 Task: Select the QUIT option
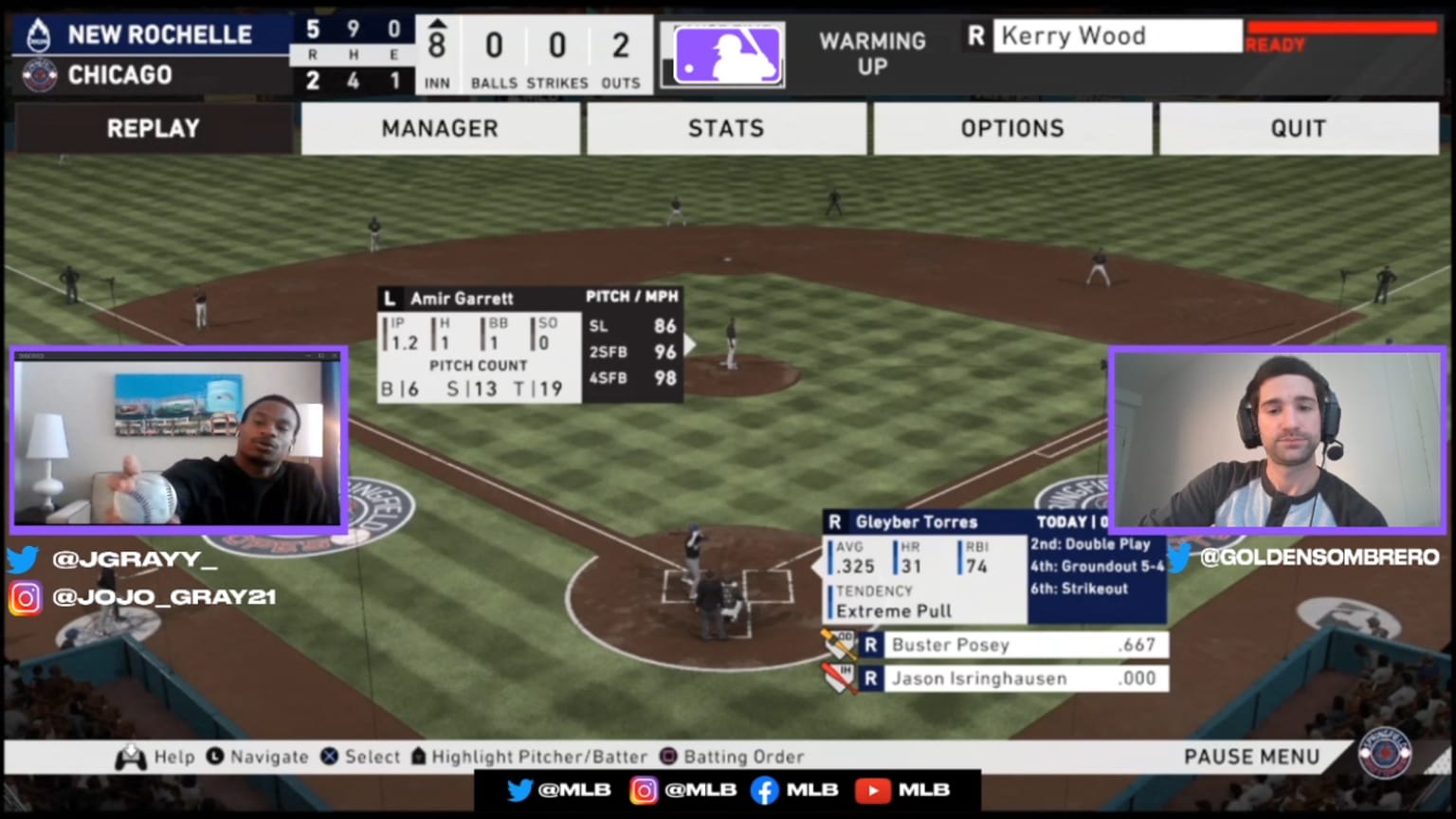coord(1298,128)
